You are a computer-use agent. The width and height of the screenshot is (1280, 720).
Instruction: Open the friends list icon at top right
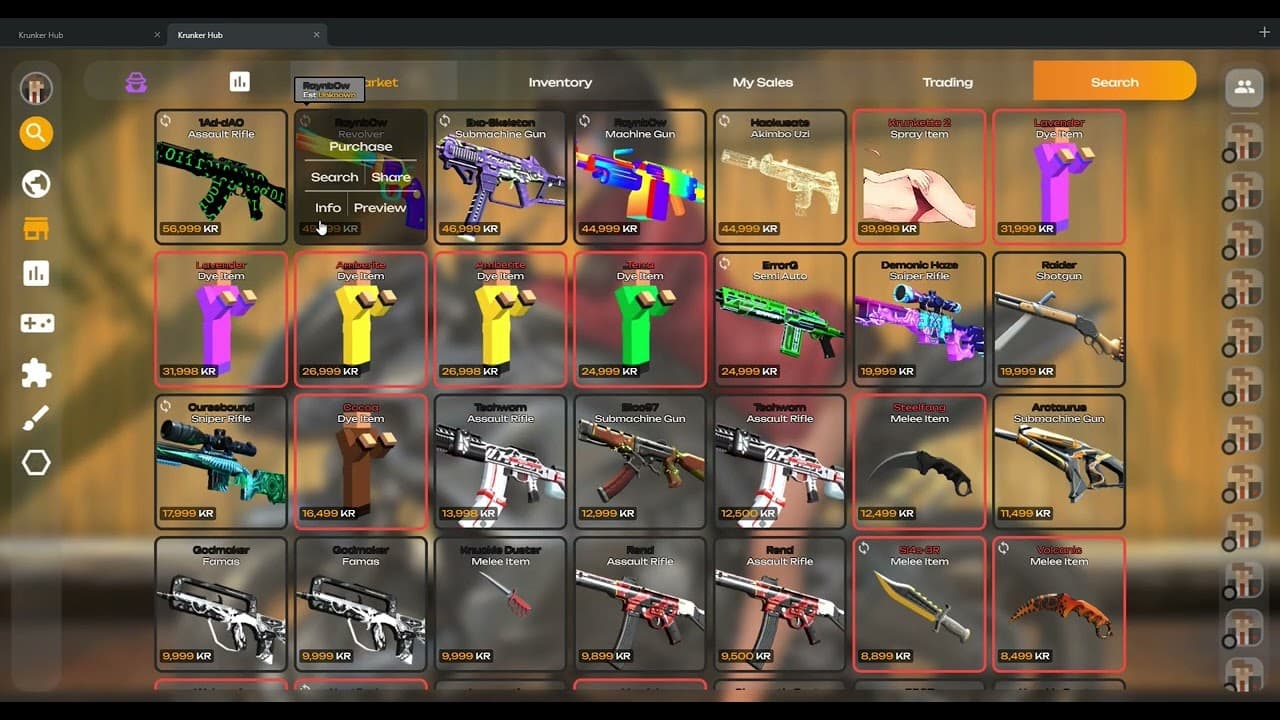coord(1243,88)
